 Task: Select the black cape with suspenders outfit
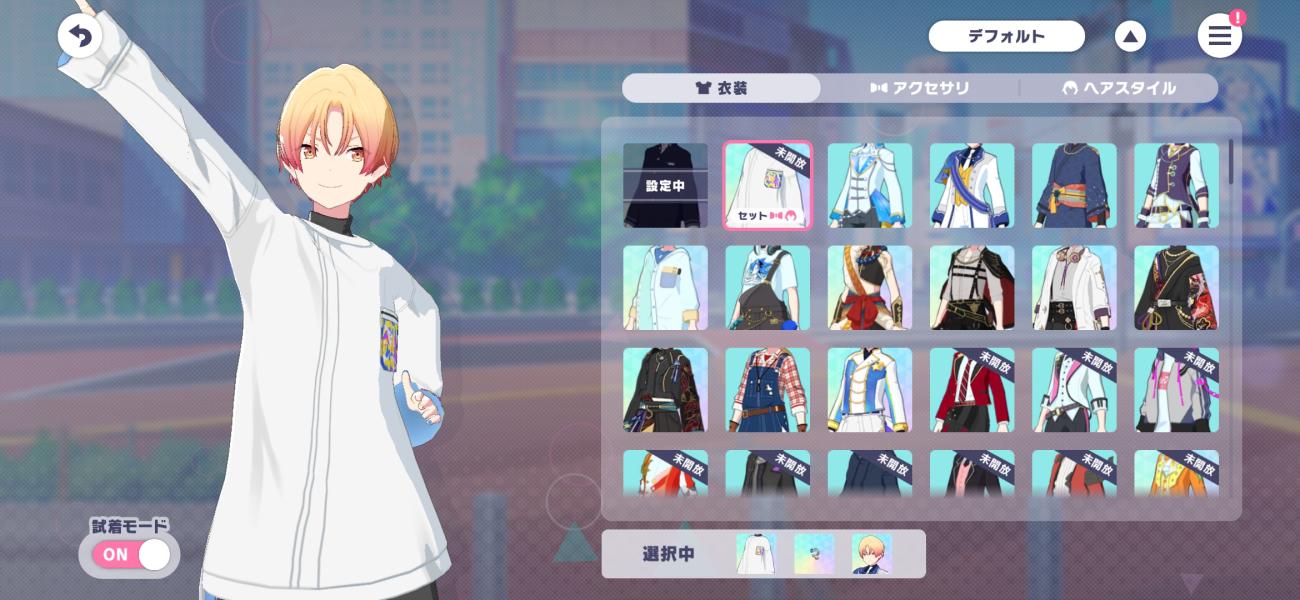tap(972, 288)
